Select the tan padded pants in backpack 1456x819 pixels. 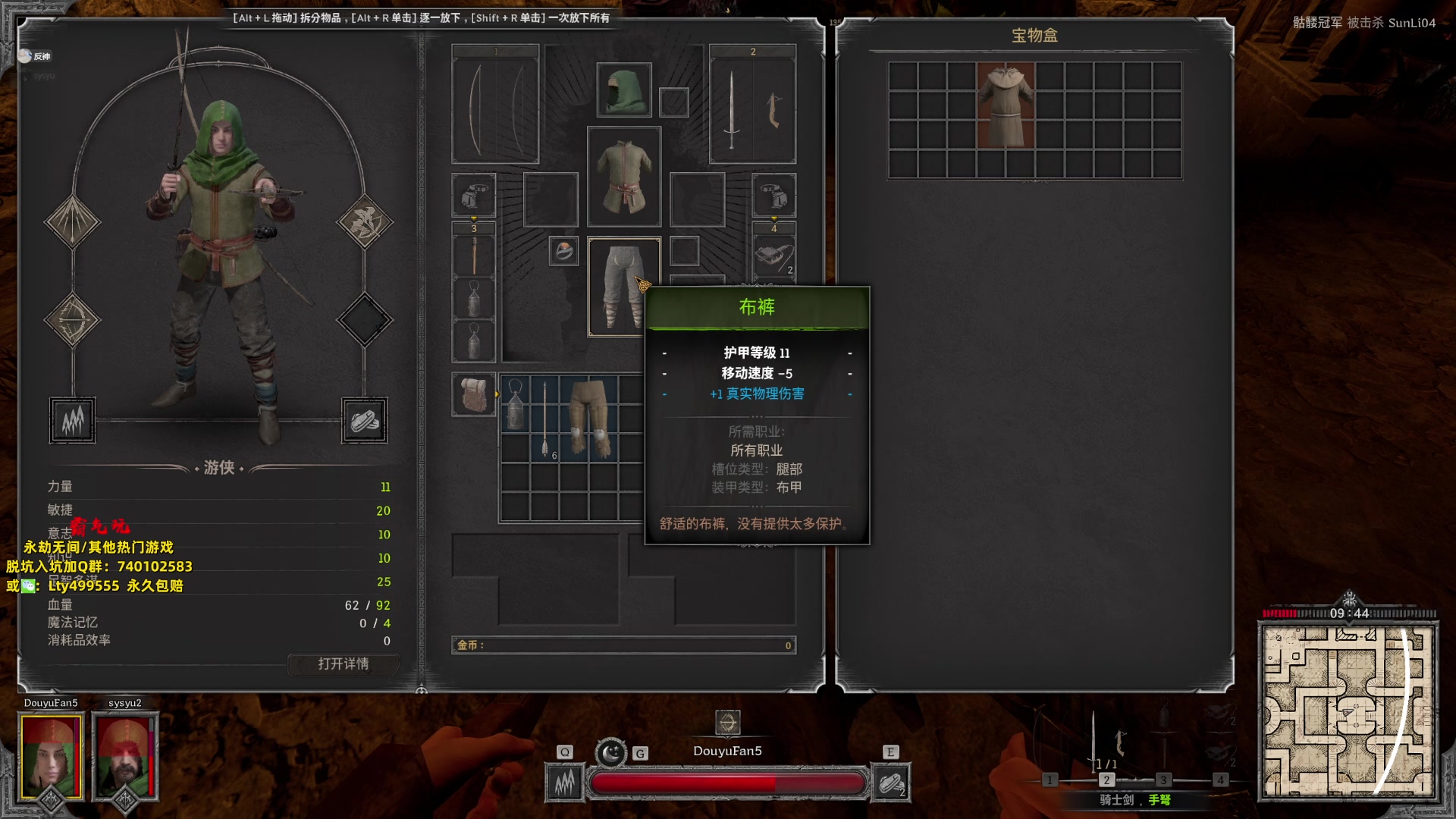pyautogui.click(x=589, y=418)
